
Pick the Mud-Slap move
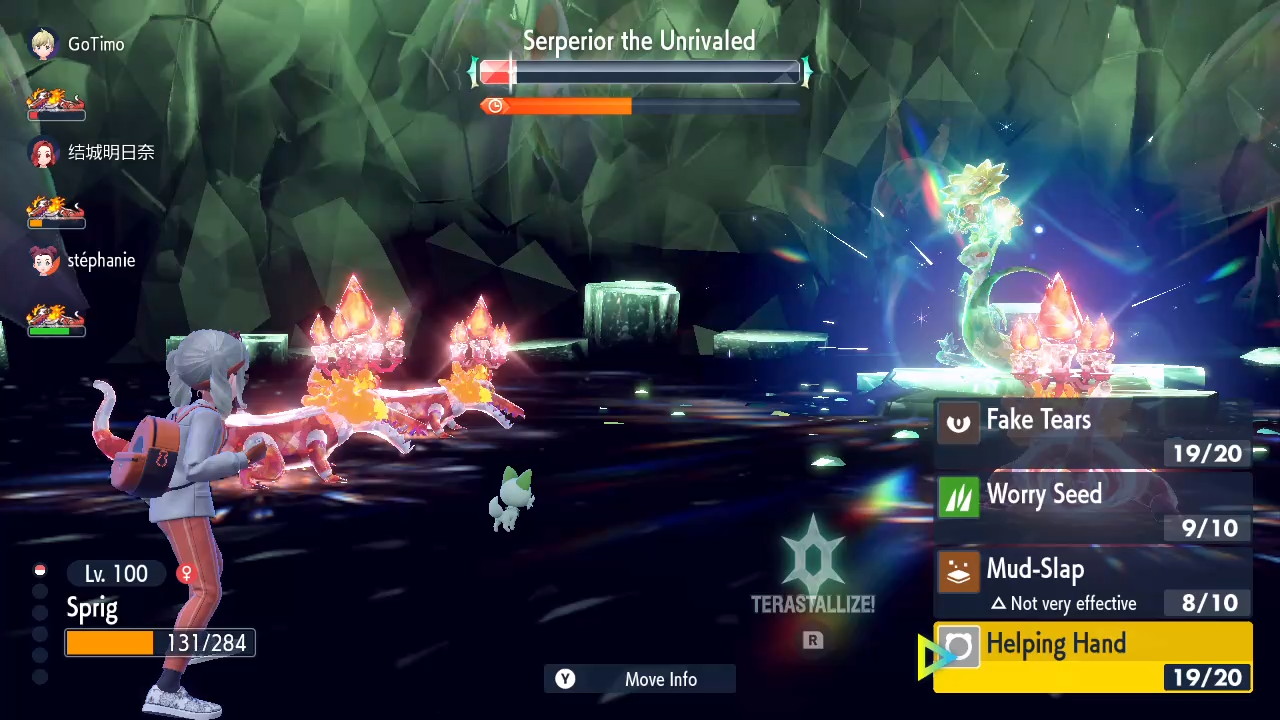1092,583
